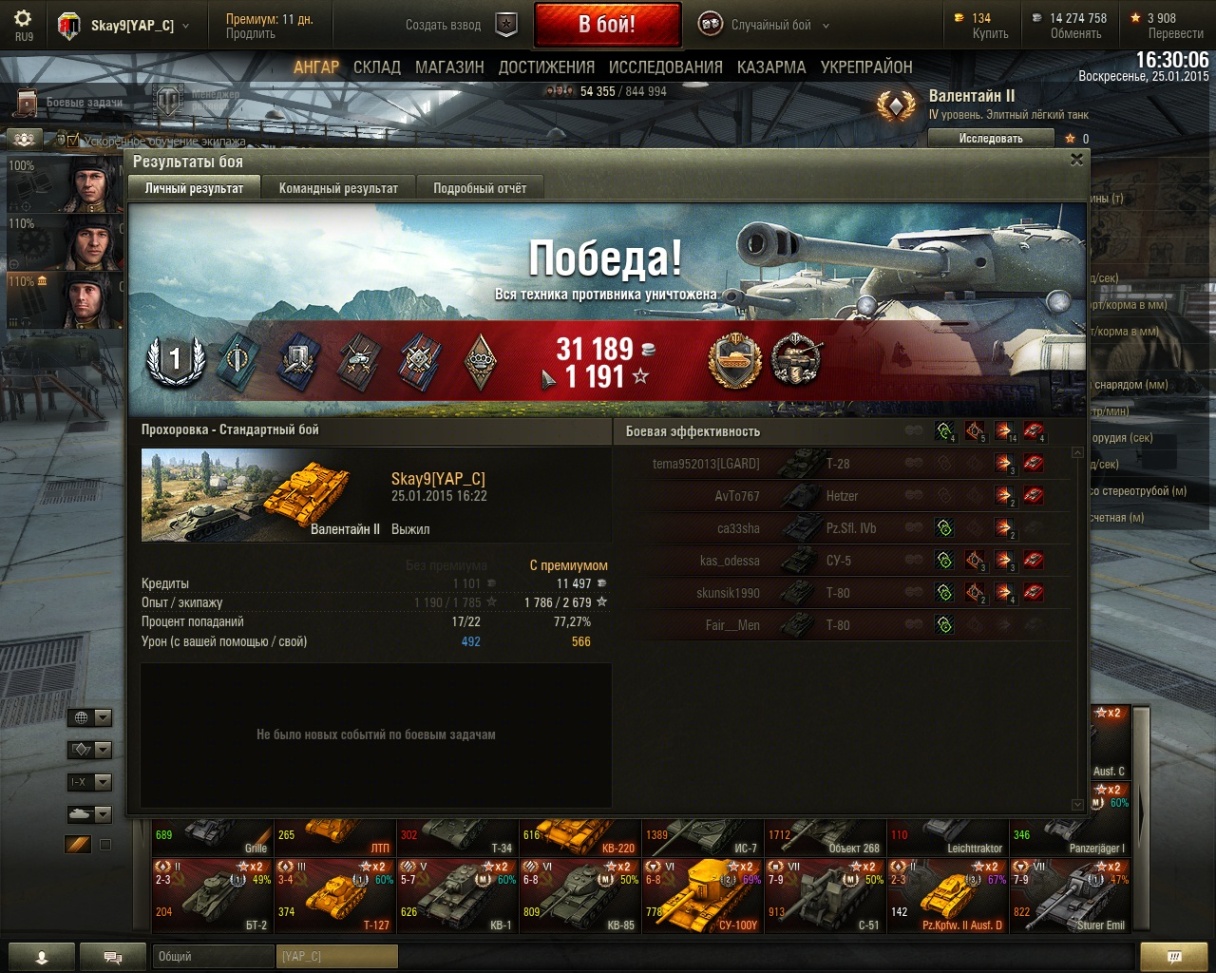Switch to the "Командный результат" tab
1216x973 pixels.
click(338, 188)
